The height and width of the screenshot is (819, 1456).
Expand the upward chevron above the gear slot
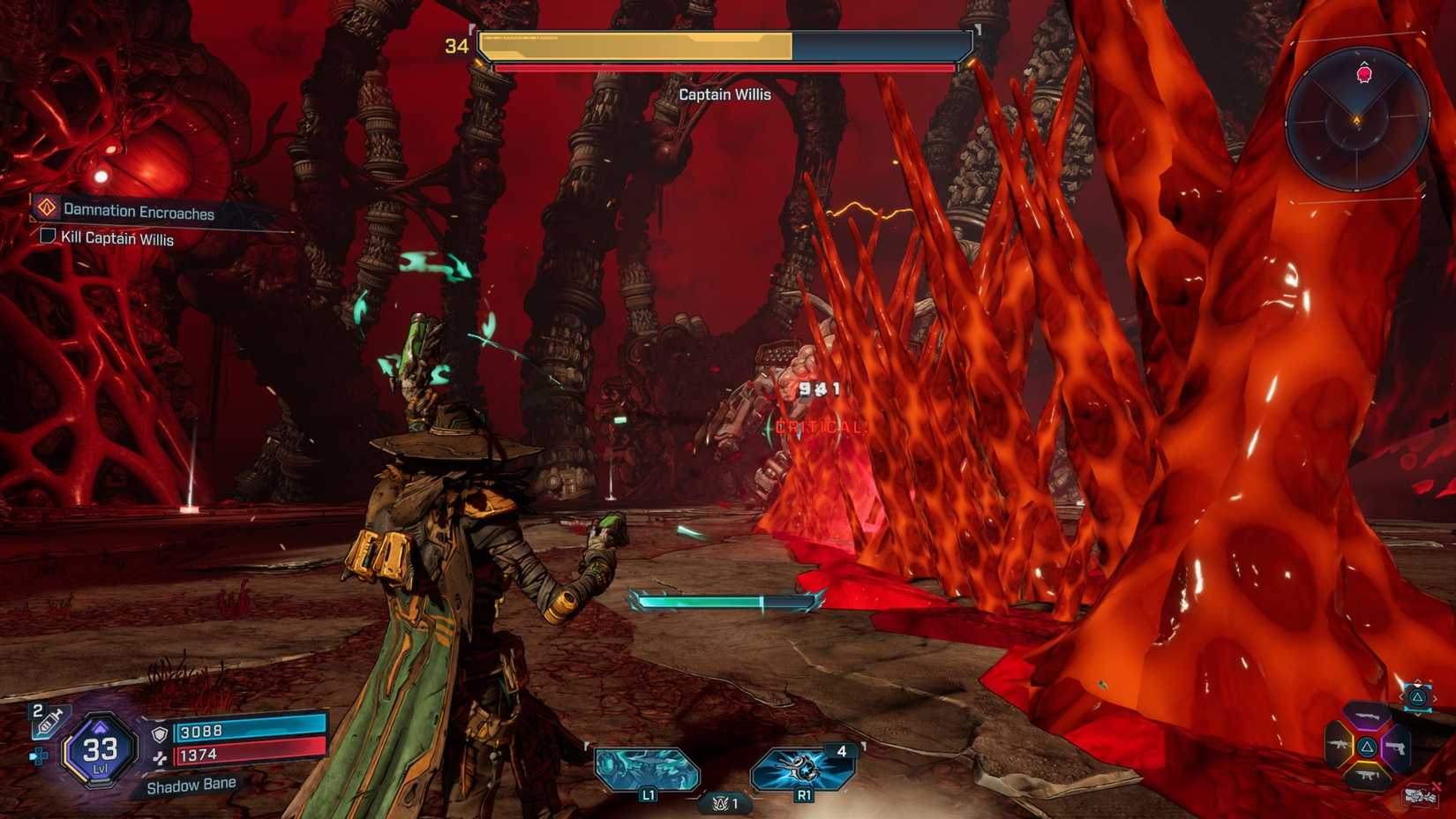[1418, 681]
